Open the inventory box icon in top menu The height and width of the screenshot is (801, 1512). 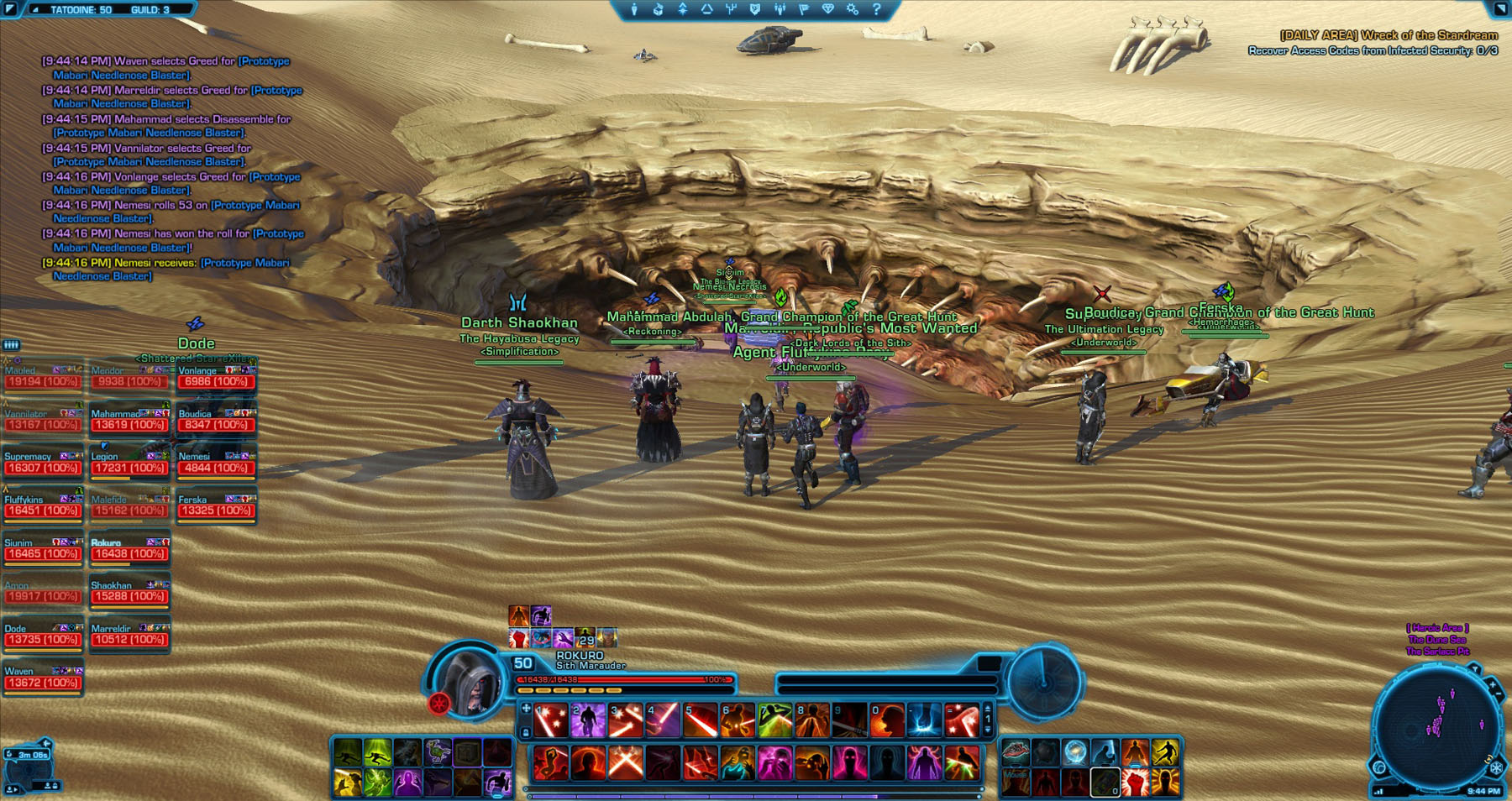pos(659,9)
